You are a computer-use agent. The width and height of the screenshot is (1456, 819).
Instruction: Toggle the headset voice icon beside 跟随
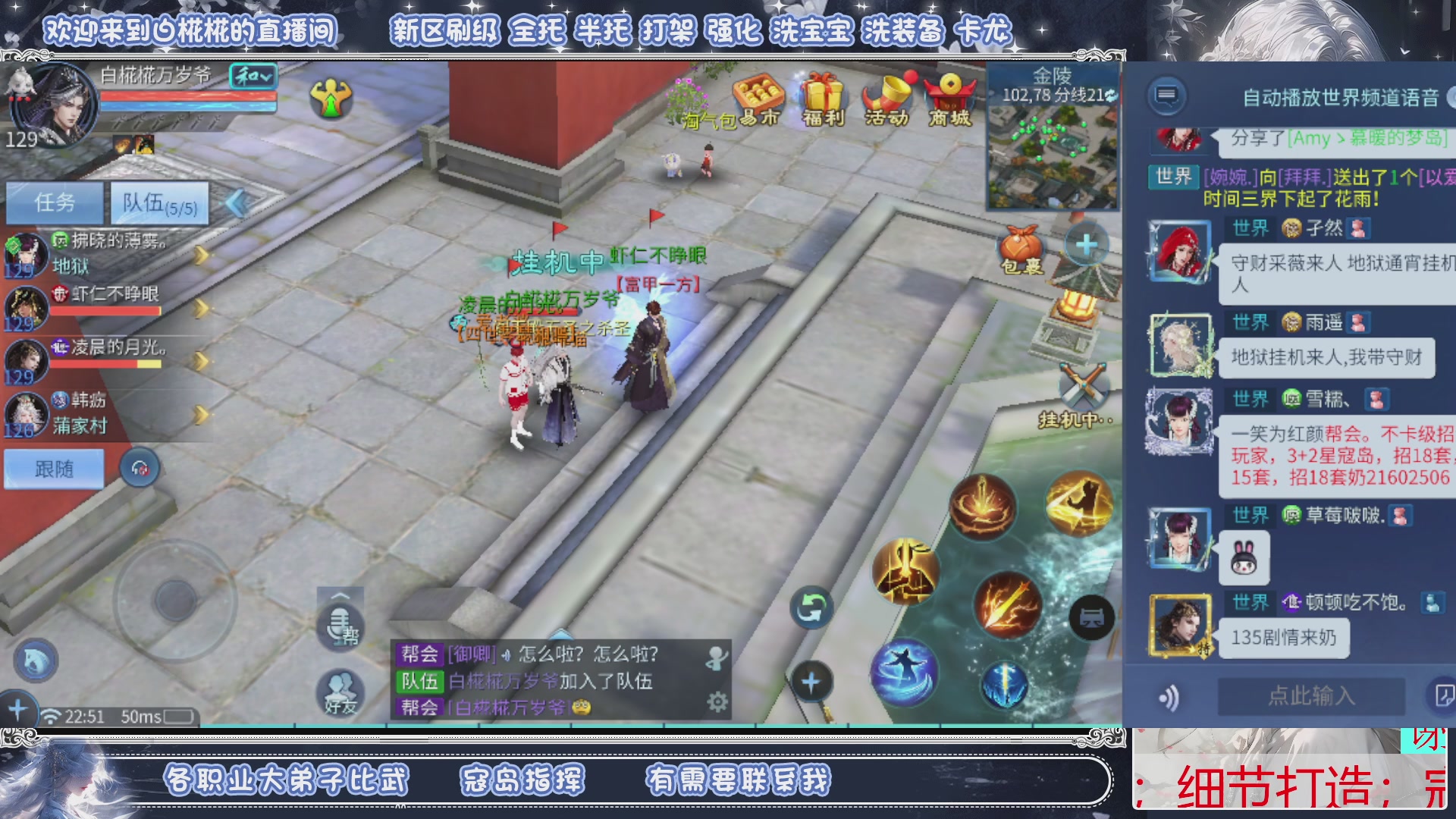[139, 468]
